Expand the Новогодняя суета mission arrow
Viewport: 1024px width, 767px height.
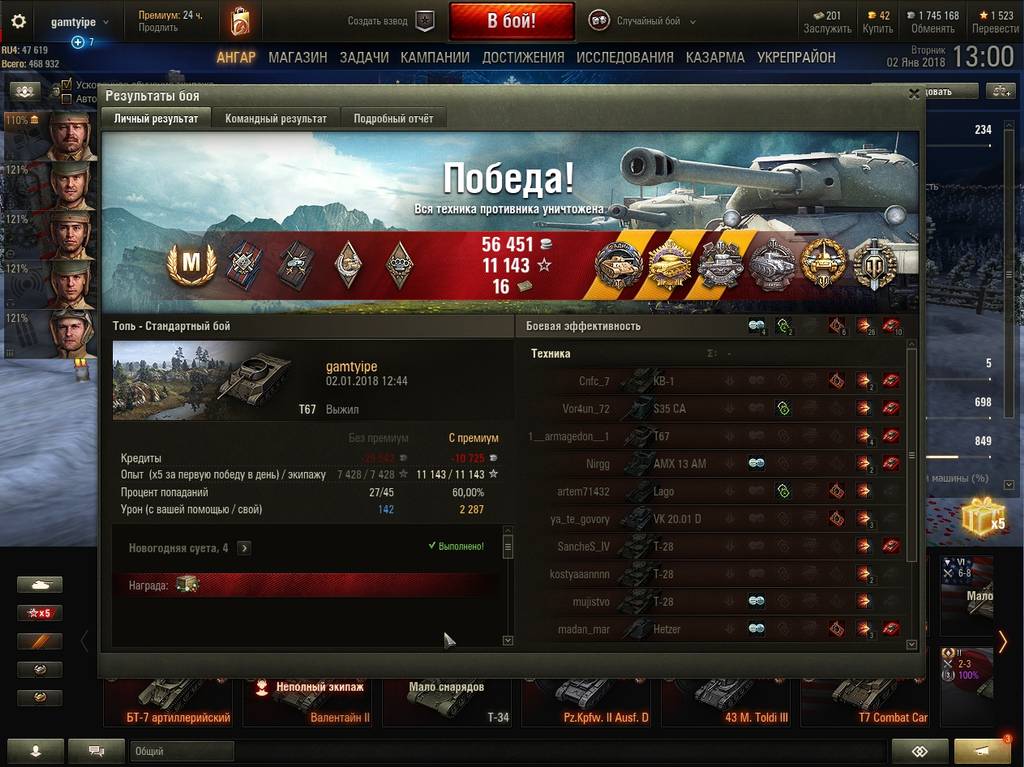(x=244, y=548)
